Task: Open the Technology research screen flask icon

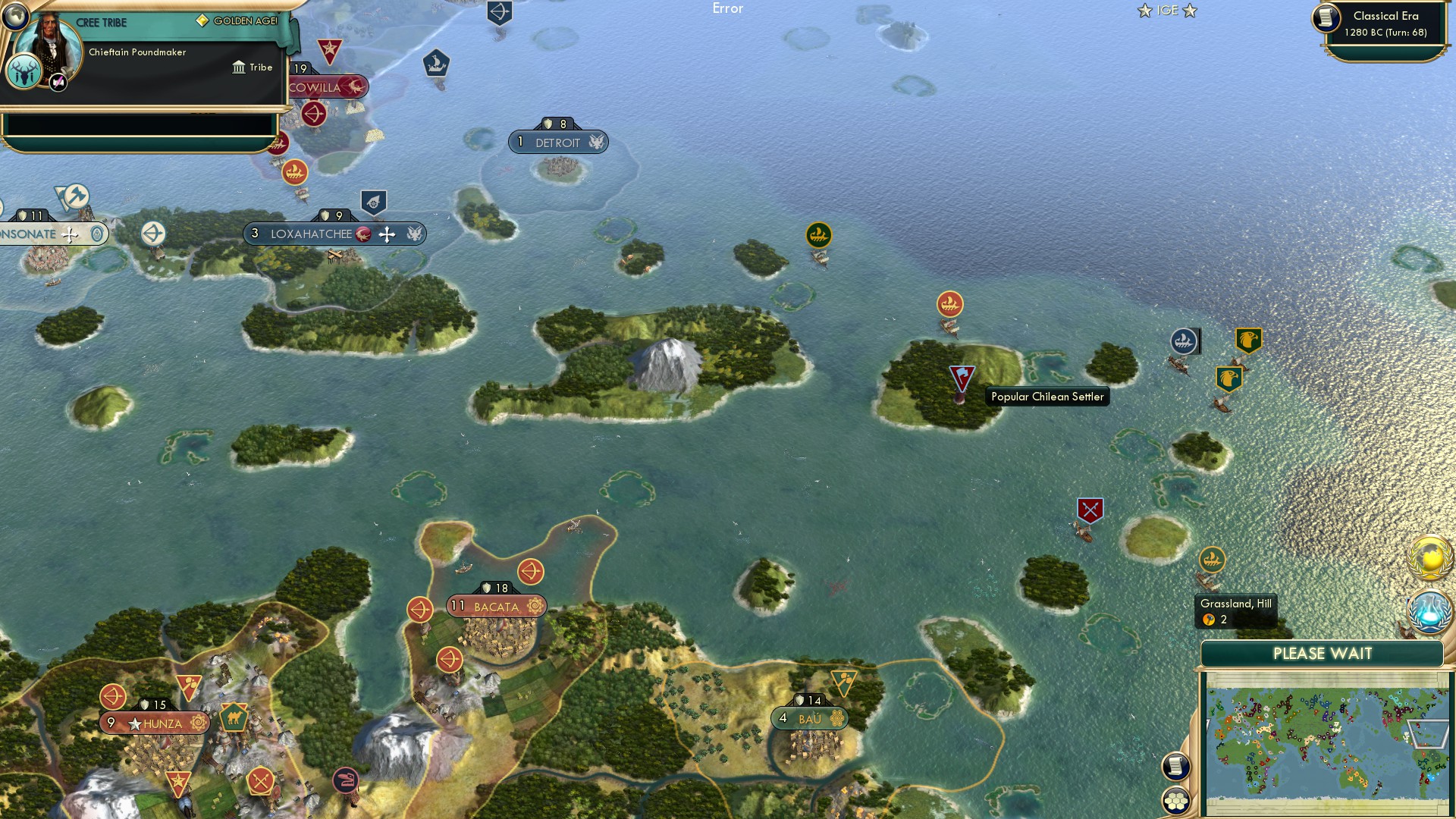Action: [1430, 613]
